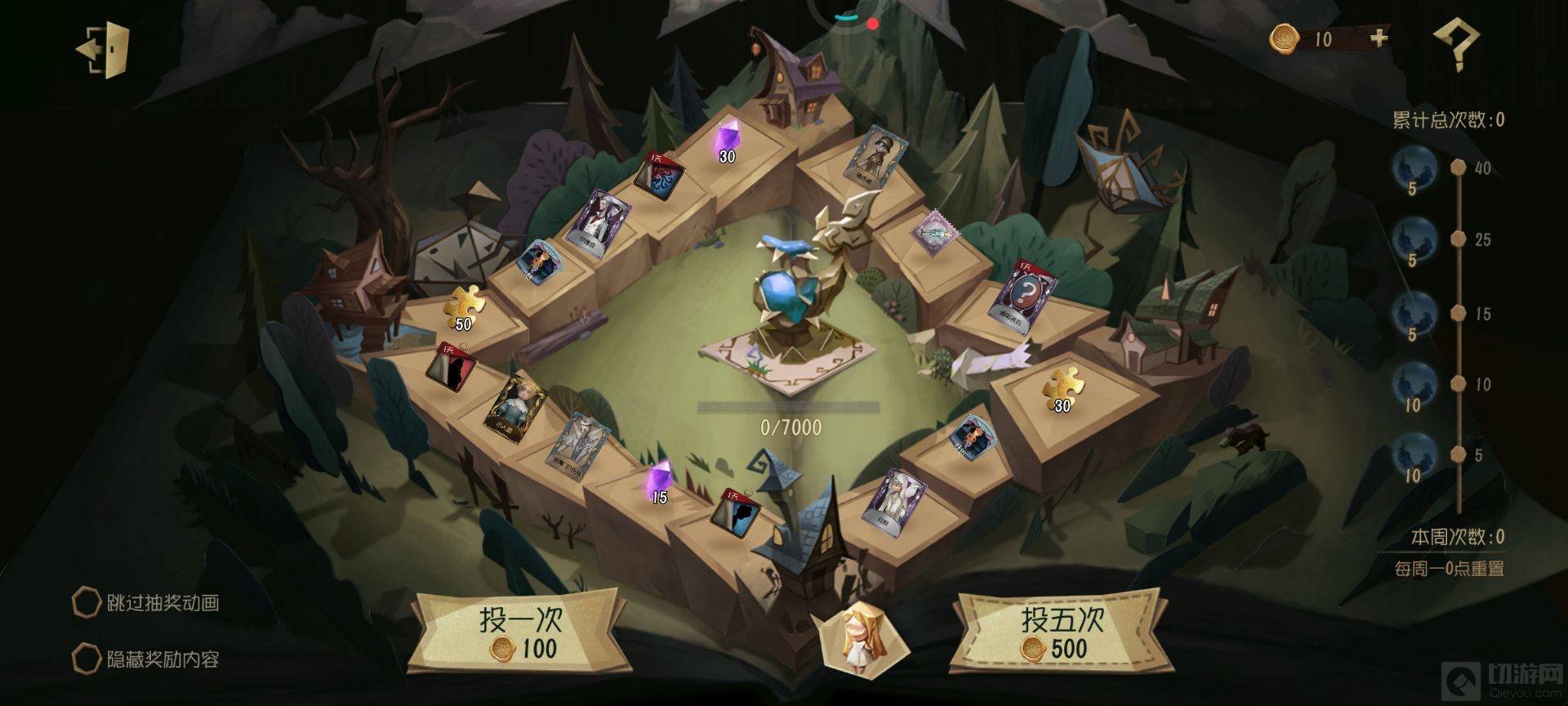This screenshot has width=1568, height=706.
Task: Roll once for 100 coins
Action: point(519,635)
